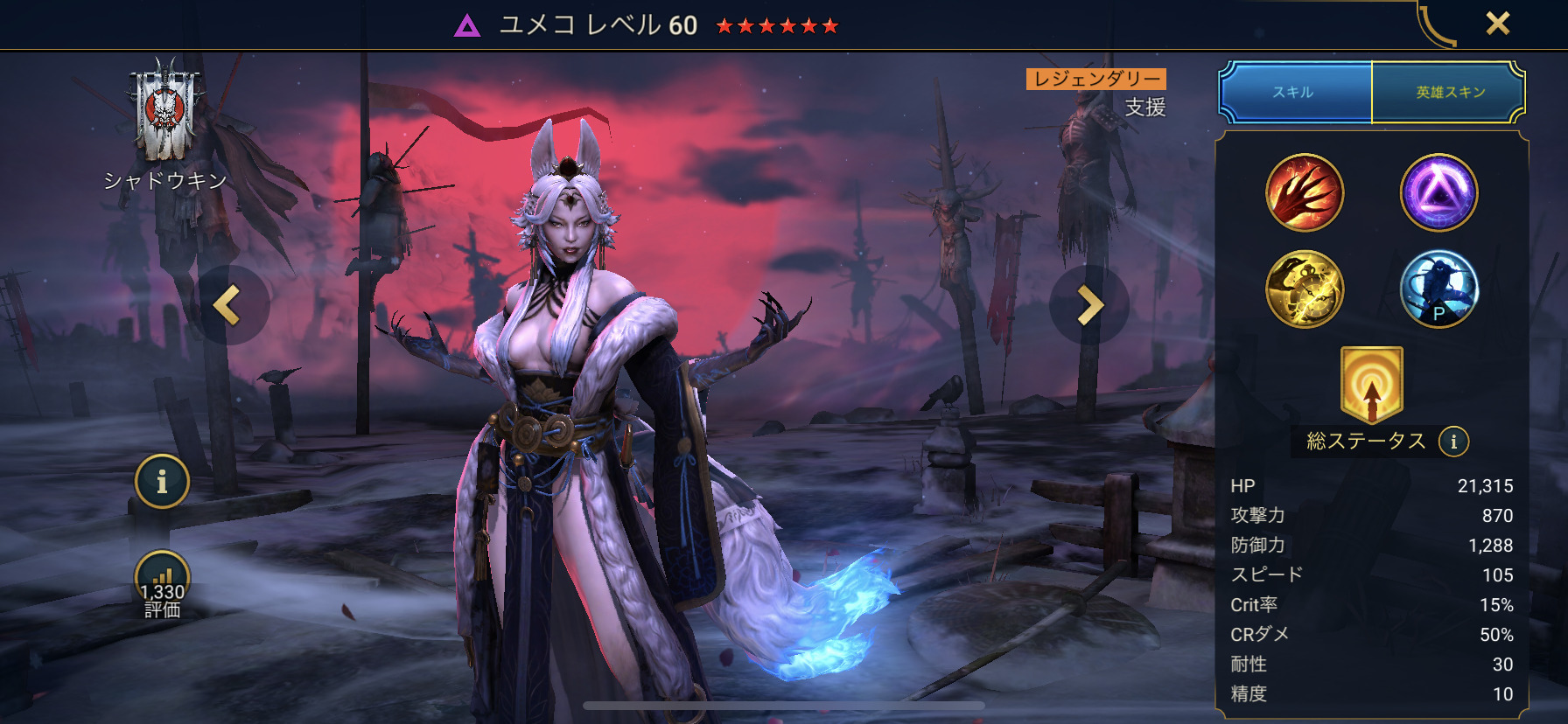The image size is (1568, 724).
Task: Switch to the スキル tab
Action: (x=1293, y=92)
